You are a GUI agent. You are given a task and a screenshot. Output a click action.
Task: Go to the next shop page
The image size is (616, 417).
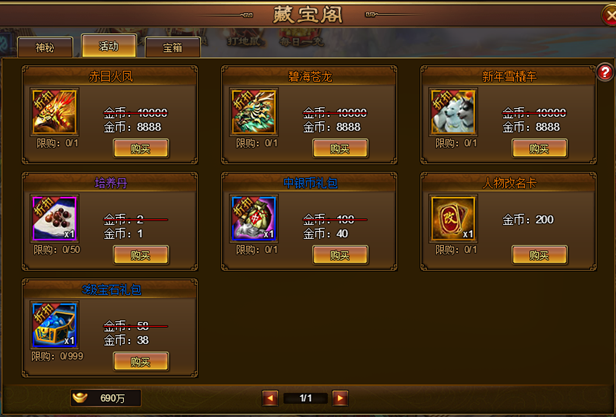341,398
